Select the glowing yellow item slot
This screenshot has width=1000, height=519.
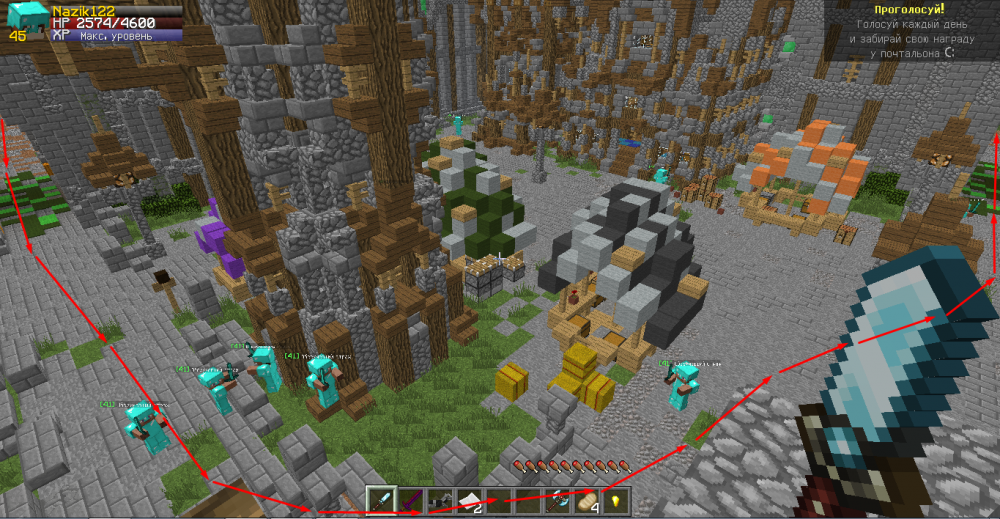click(x=614, y=500)
